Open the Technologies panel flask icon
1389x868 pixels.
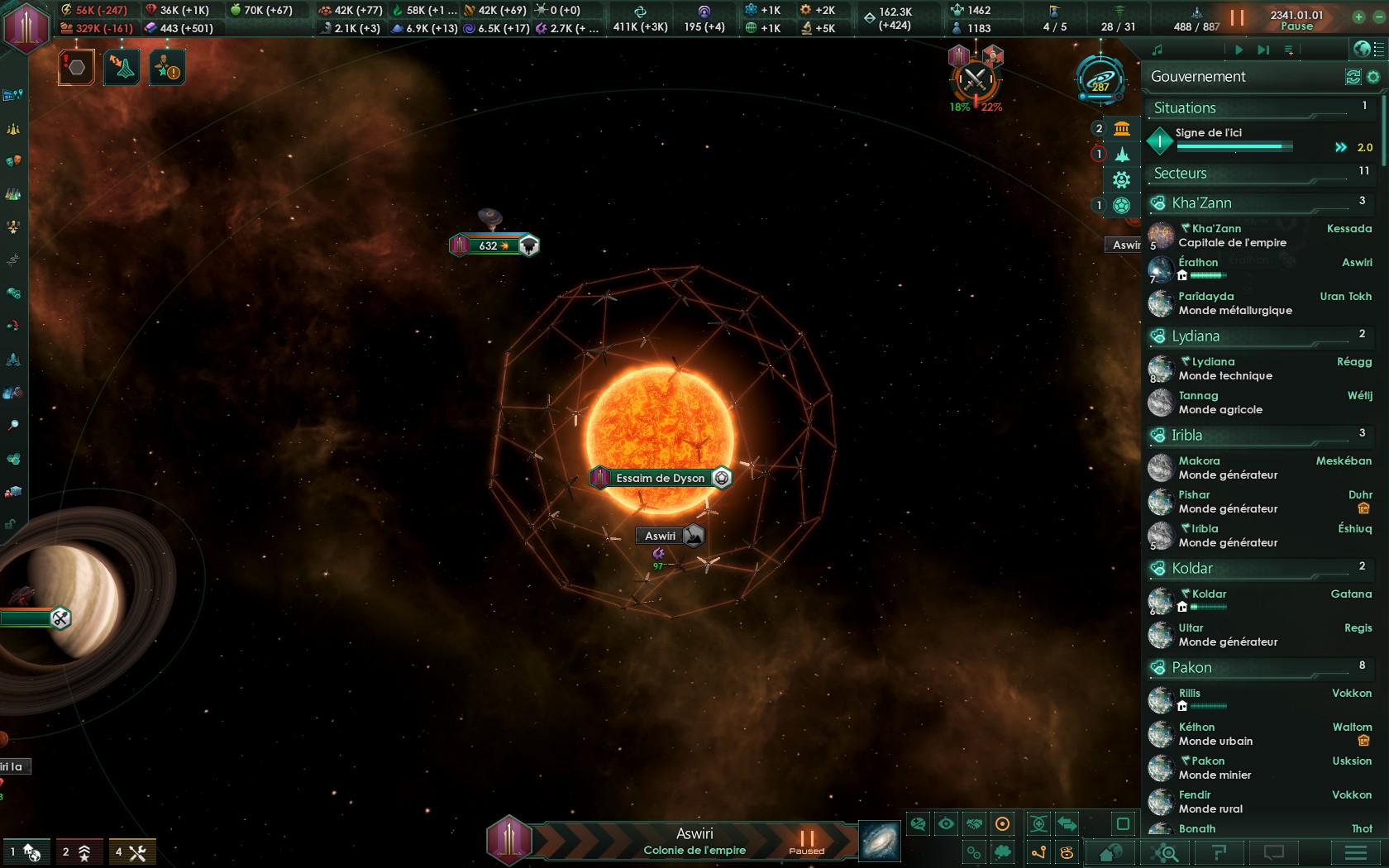(x=12, y=194)
